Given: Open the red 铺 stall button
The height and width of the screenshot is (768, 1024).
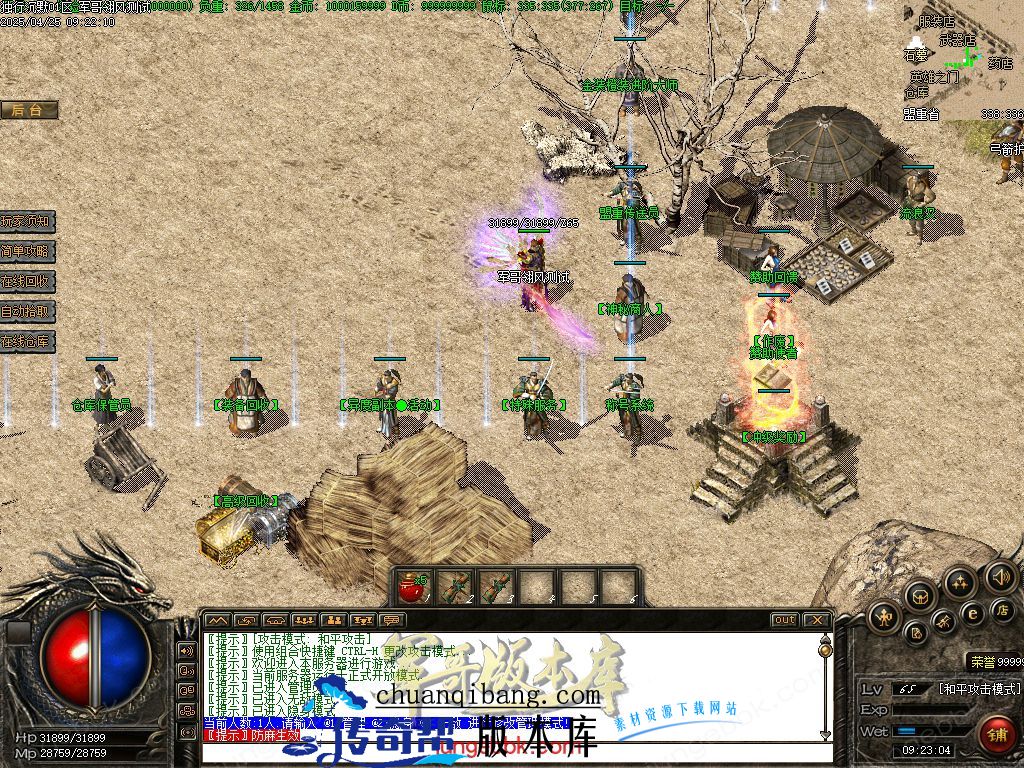Looking at the screenshot, I should click(996, 733).
